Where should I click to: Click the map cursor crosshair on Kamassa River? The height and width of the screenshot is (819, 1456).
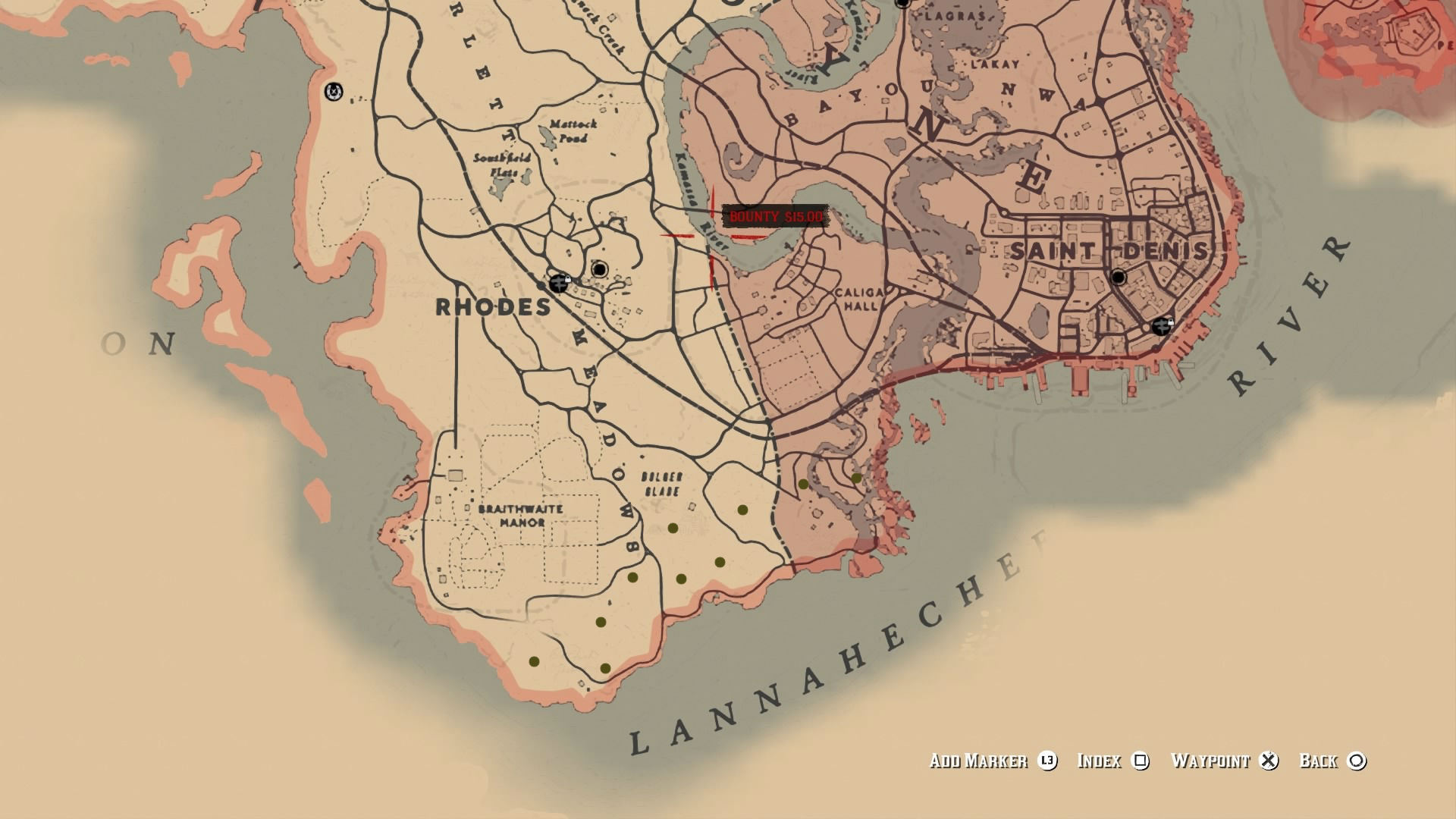[711, 237]
